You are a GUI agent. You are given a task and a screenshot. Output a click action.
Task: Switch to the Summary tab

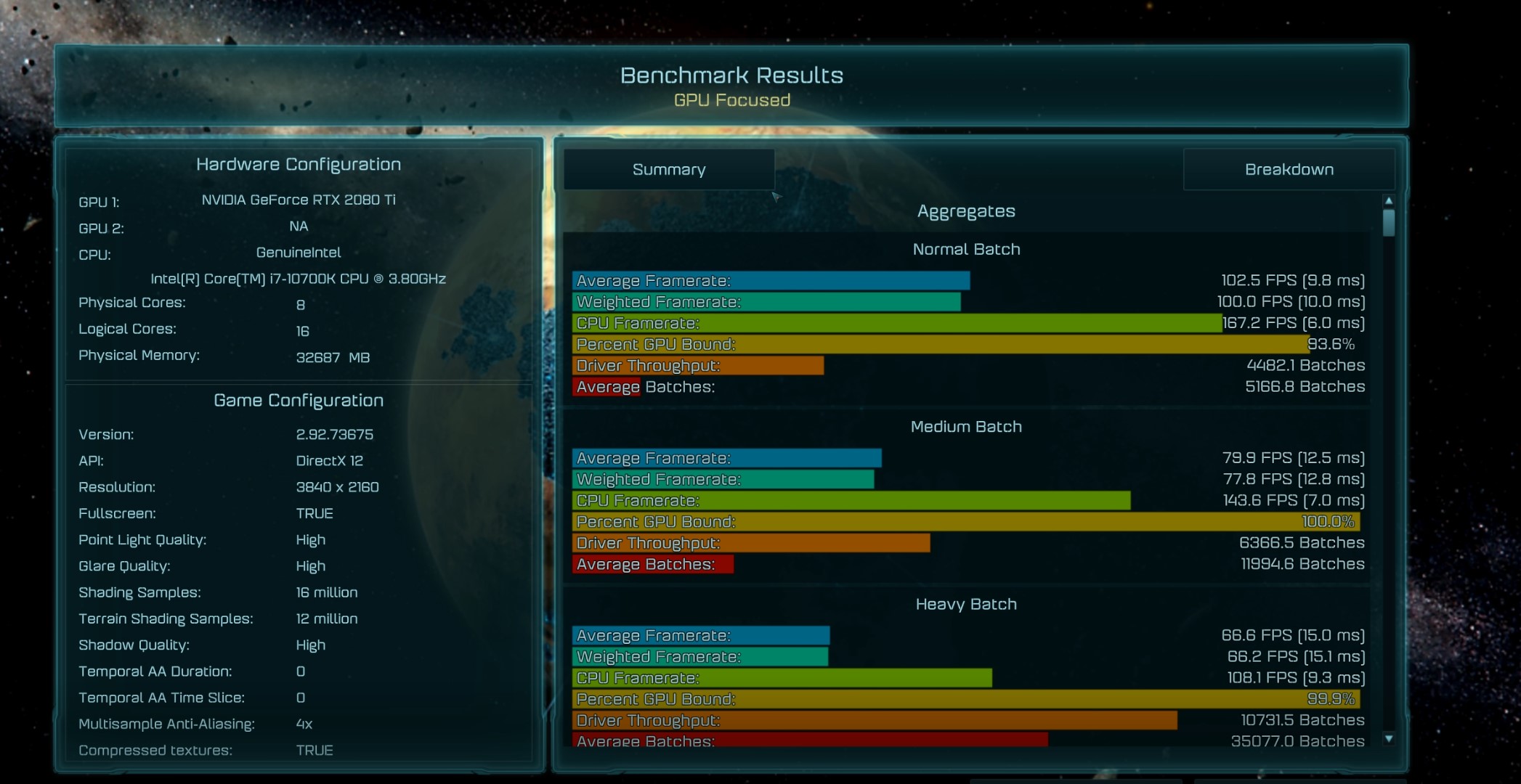(x=668, y=170)
